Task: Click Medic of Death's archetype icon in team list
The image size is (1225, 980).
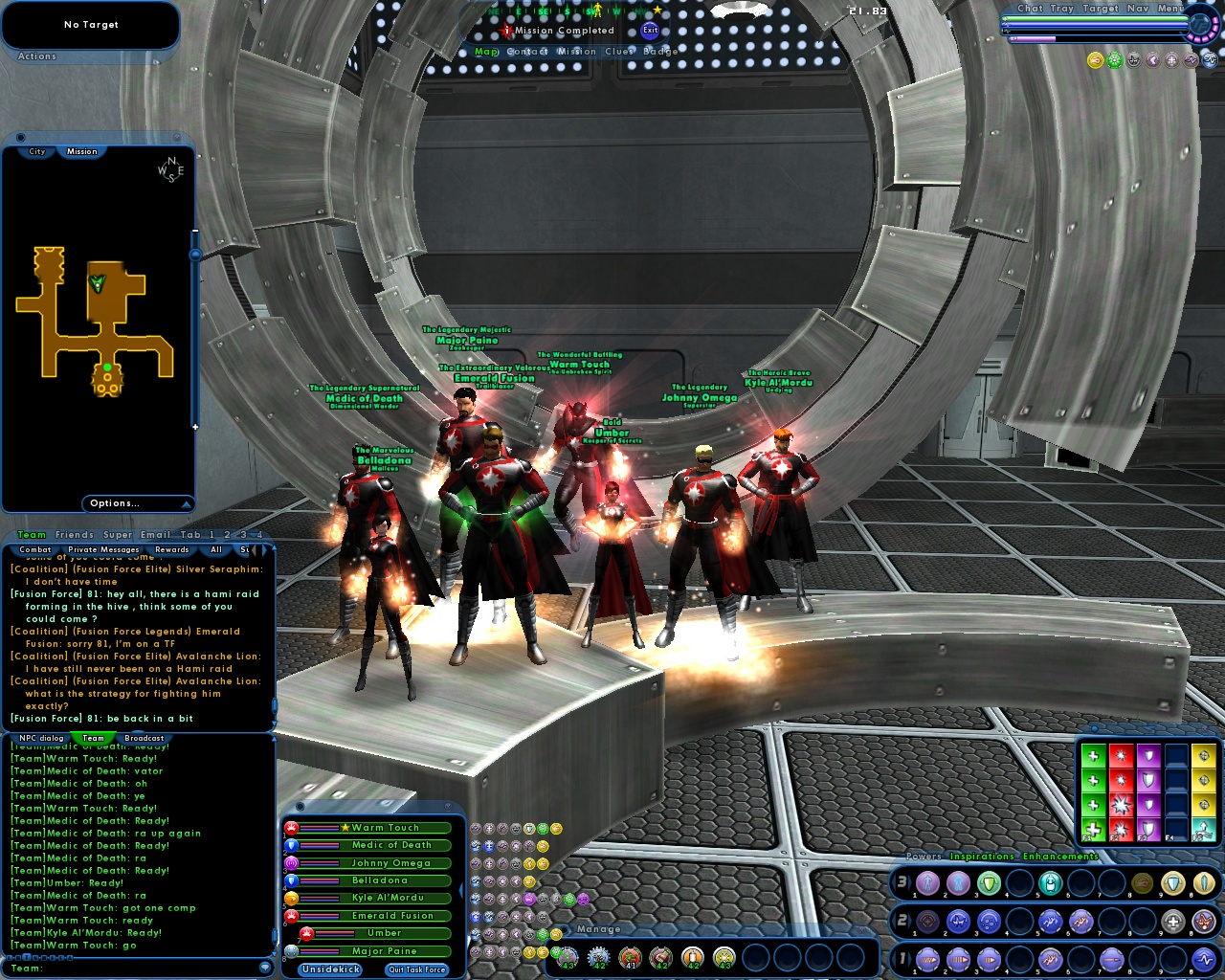Action: [291, 845]
